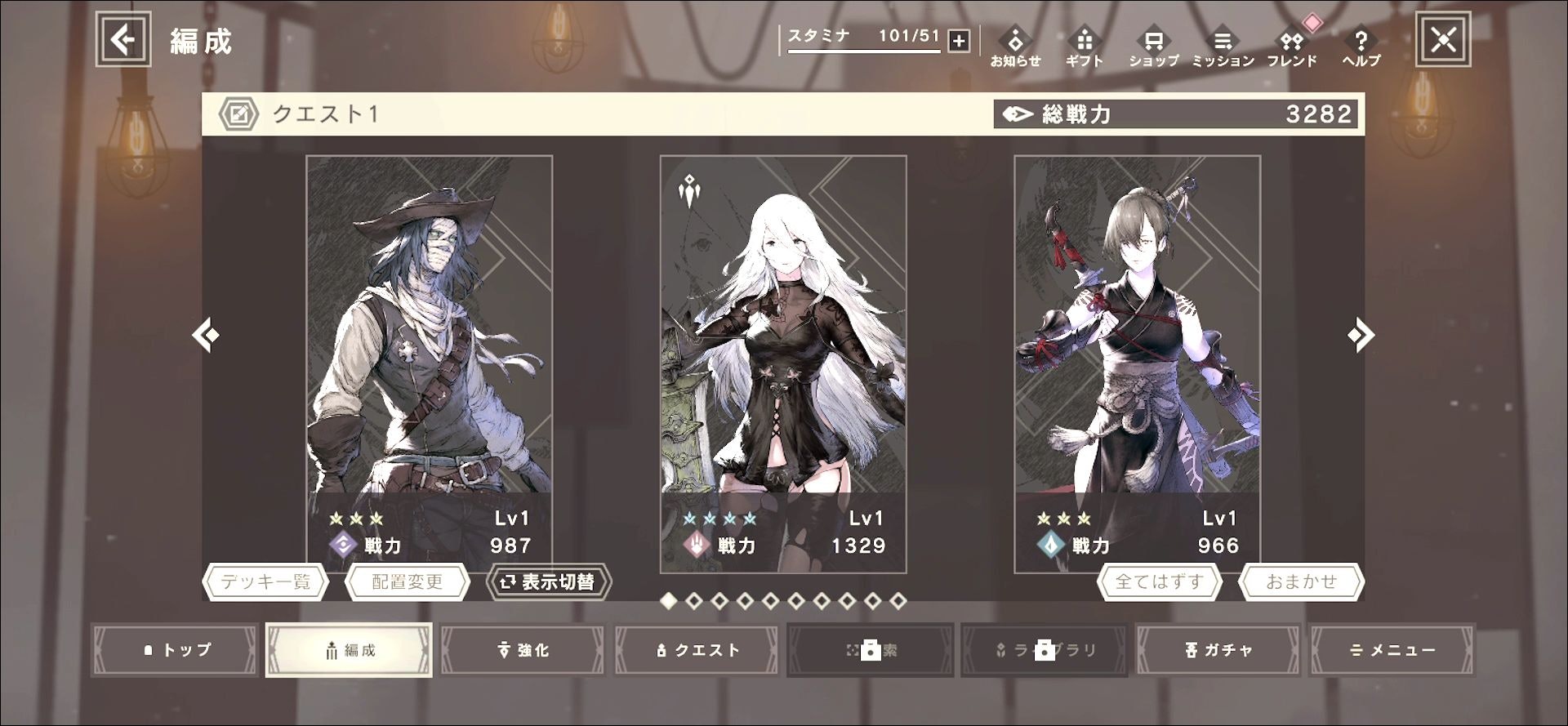Open the ギフト gift box
The height and width of the screenshot is (726, 1568).
point(1084,47)
